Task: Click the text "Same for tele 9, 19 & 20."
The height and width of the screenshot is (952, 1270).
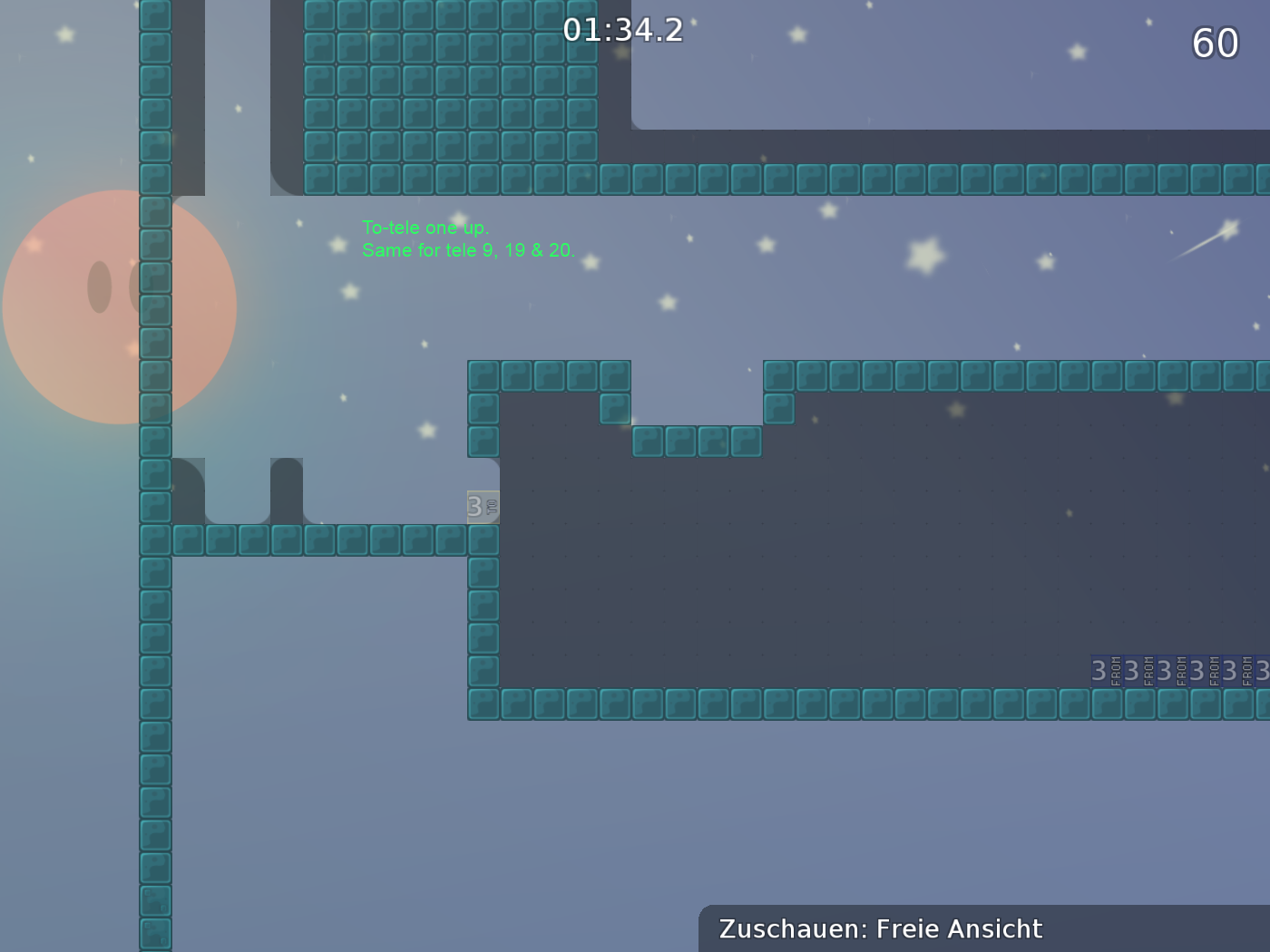Action: coord(468,251)
